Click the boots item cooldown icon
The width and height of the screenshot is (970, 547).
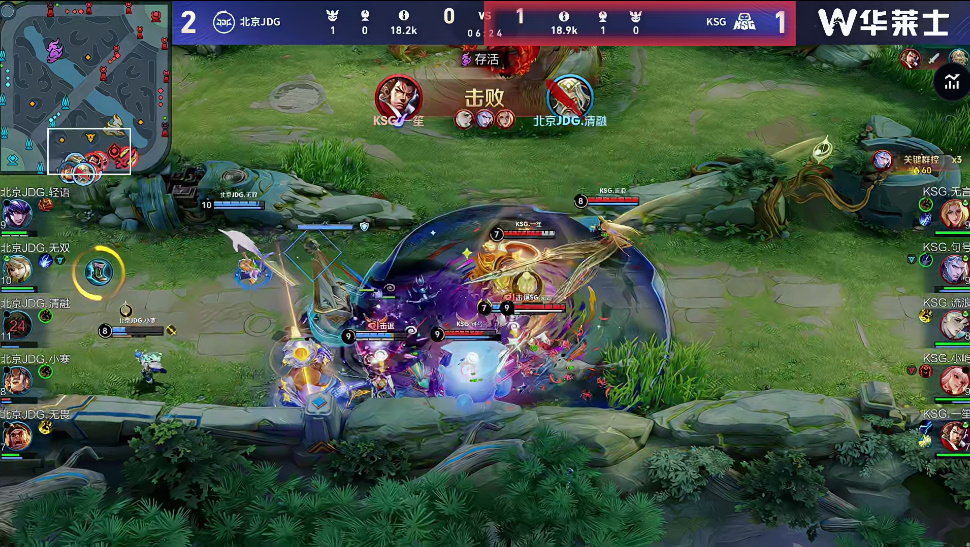97,270
